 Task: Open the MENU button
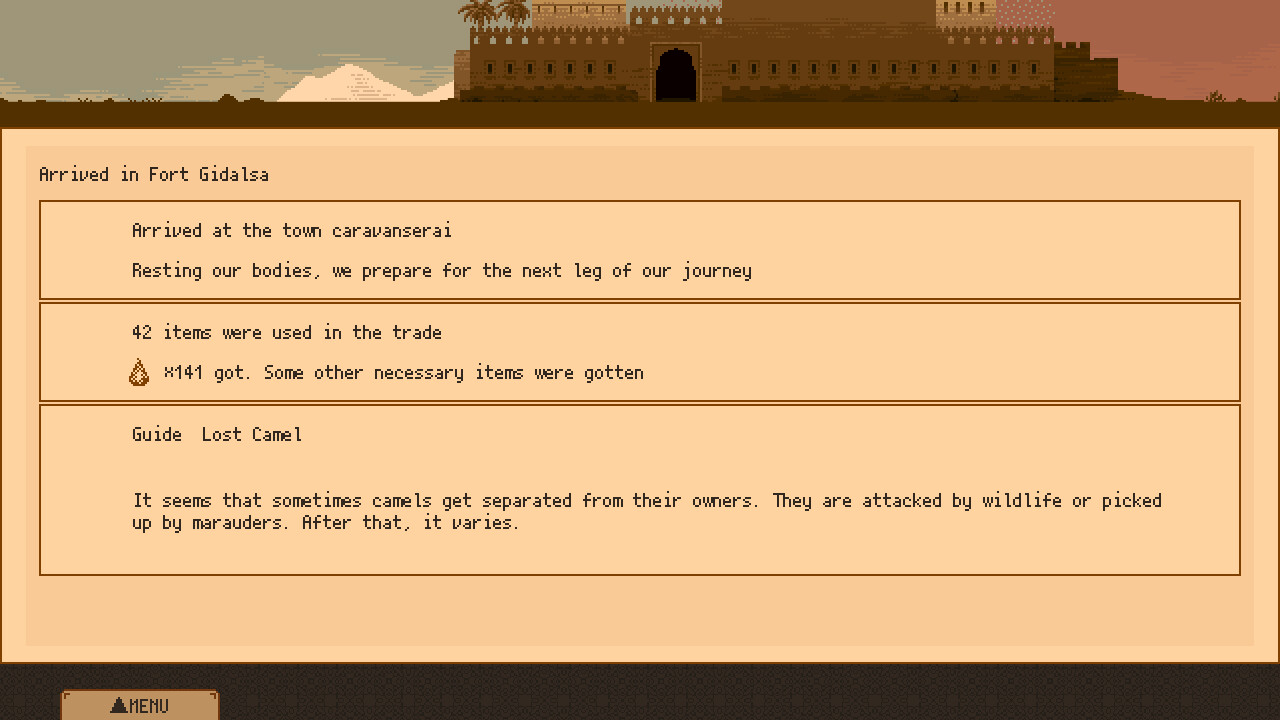pos(140,705)
